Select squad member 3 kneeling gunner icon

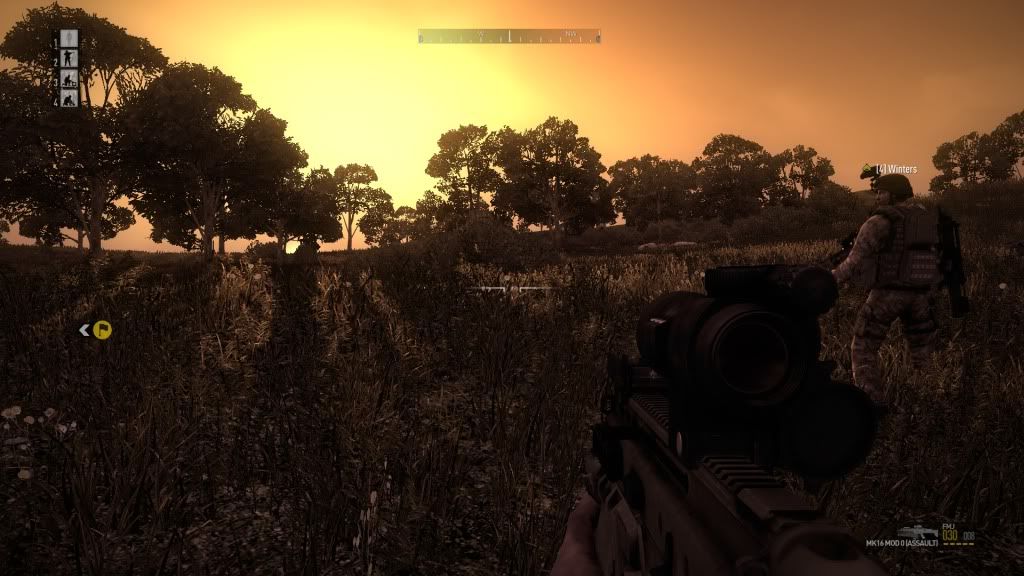pyautogui.click(x=69, y=79)
